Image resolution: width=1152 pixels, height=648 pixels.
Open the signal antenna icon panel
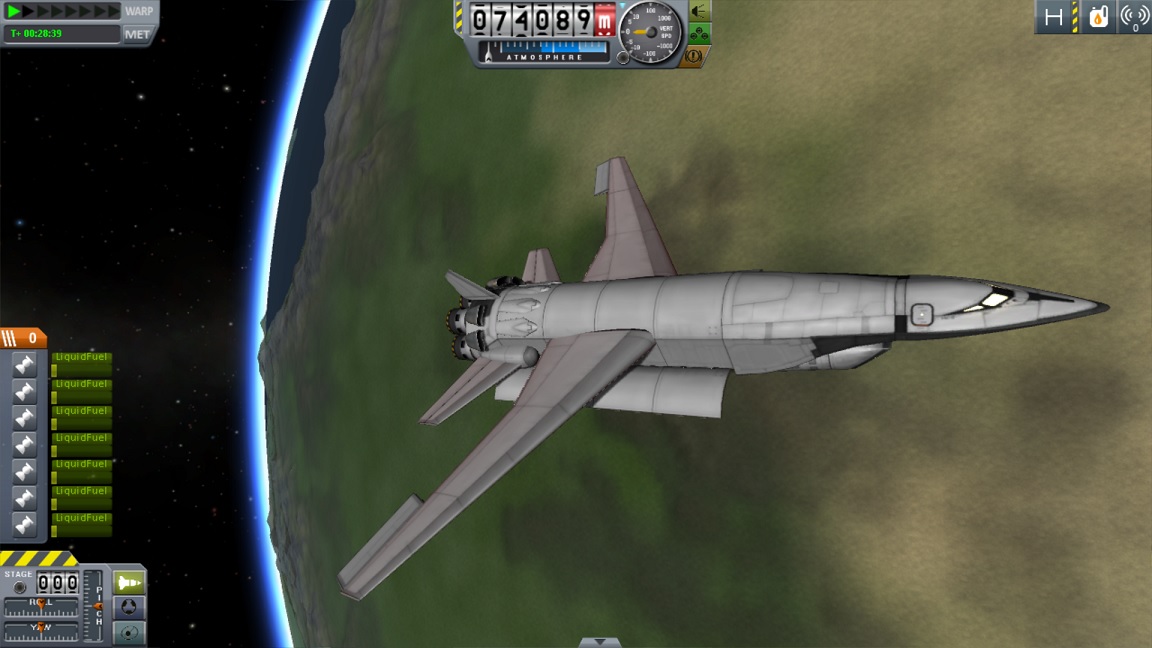click(x=1134, y=17)
